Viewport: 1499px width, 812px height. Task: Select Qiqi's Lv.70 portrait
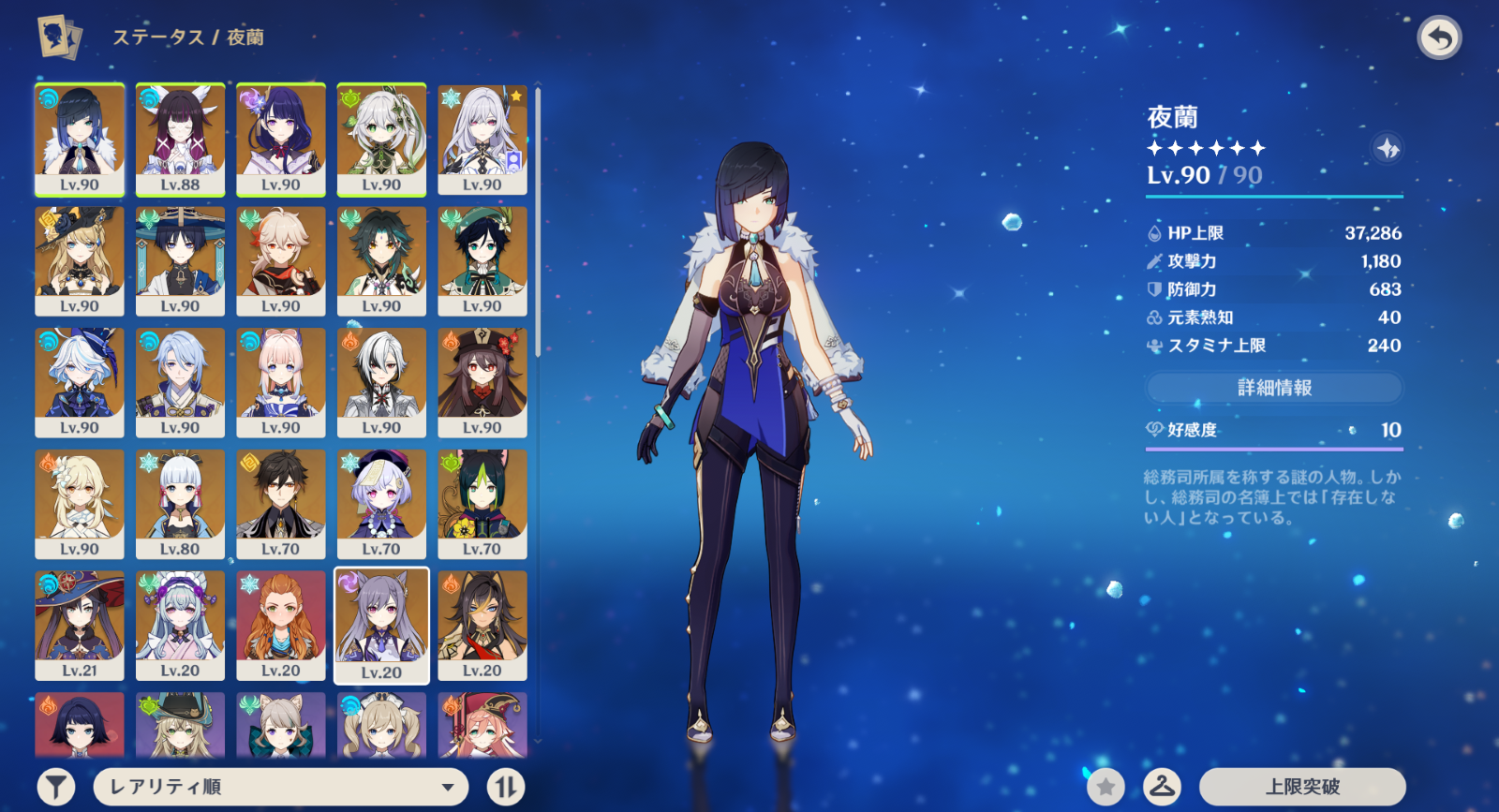click(381, 504)
